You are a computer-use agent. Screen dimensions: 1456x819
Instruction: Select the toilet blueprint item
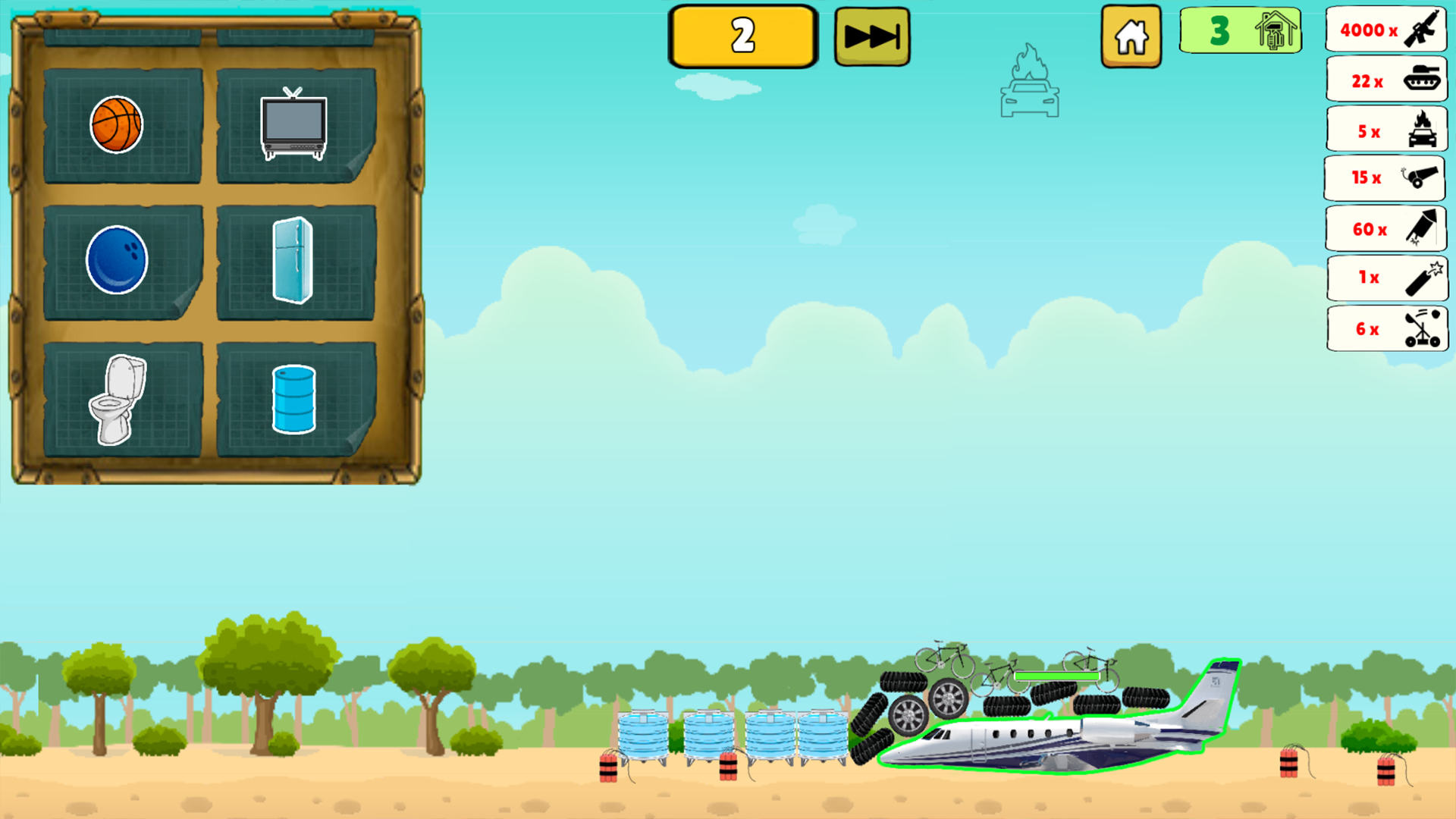tap(118, 400)
